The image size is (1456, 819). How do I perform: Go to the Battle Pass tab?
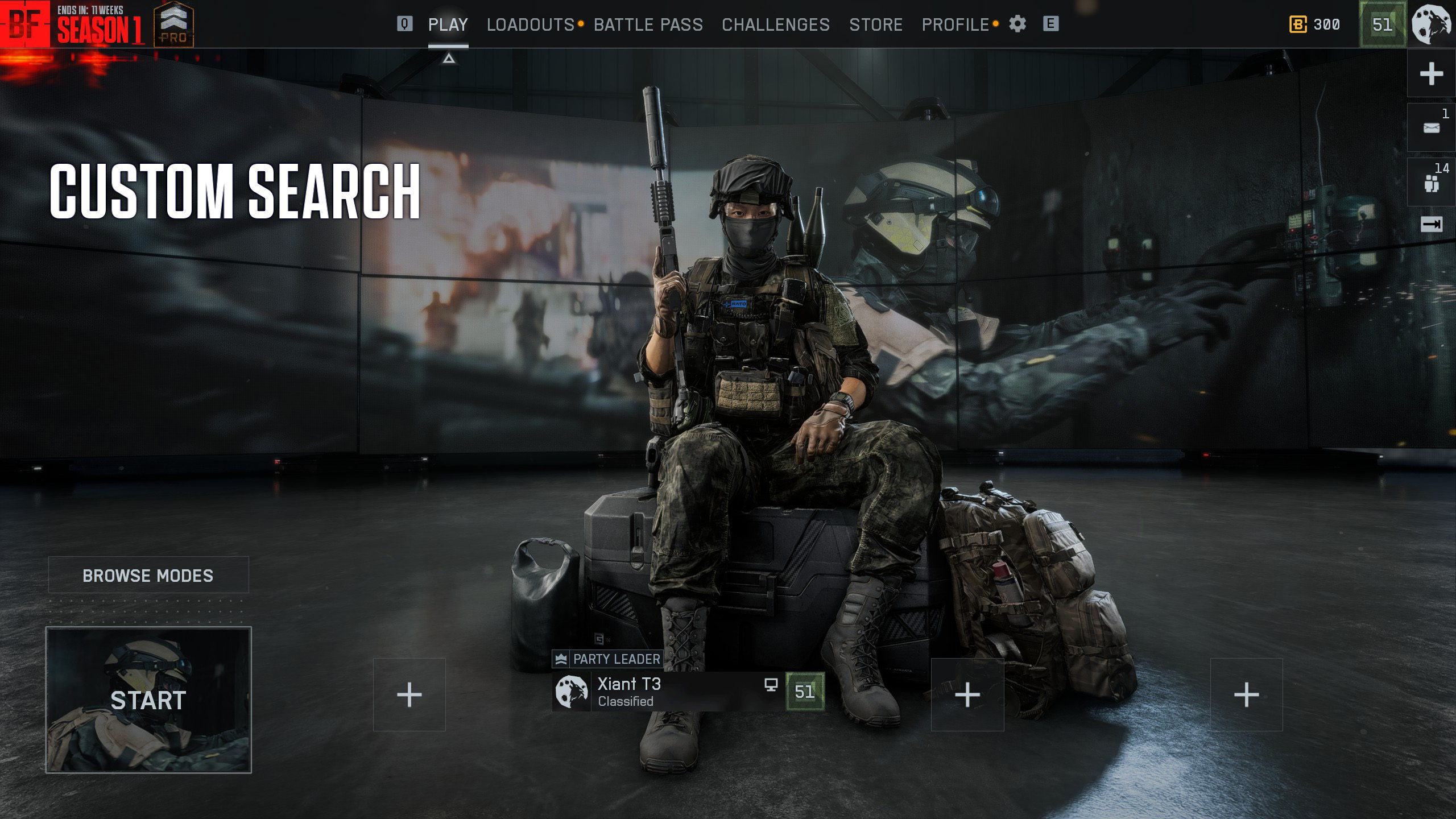coord(648,24)
